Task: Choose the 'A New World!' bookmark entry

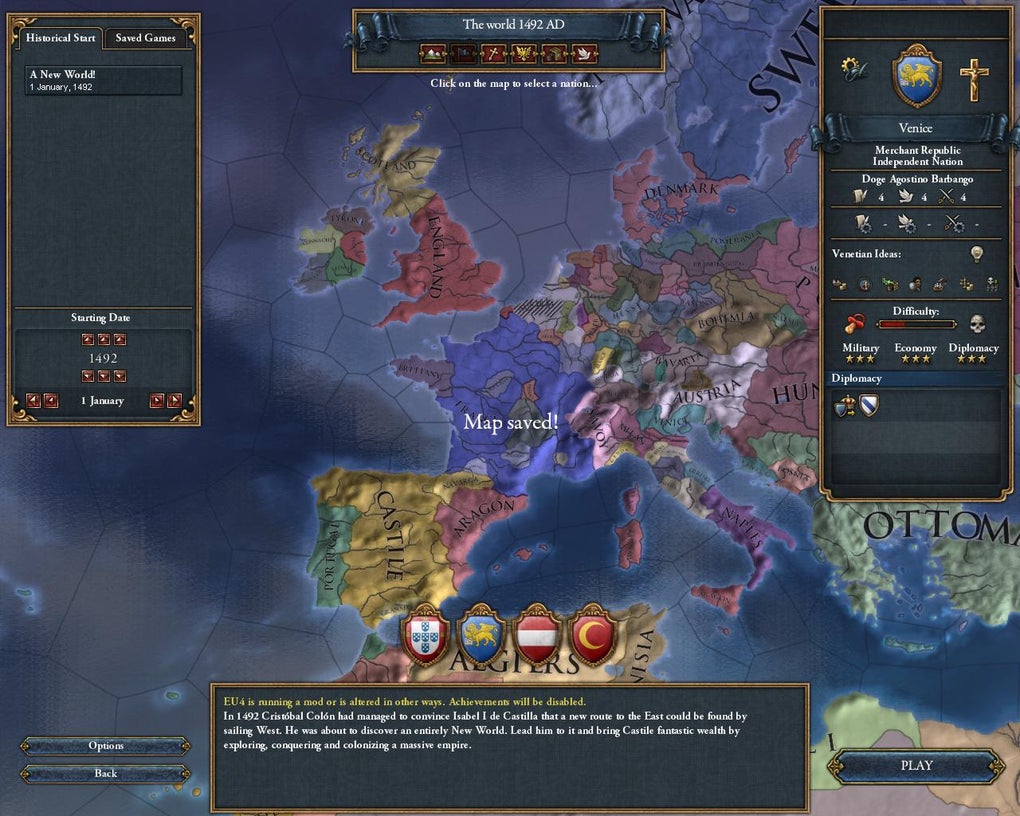Action: [x=104, y=80]
